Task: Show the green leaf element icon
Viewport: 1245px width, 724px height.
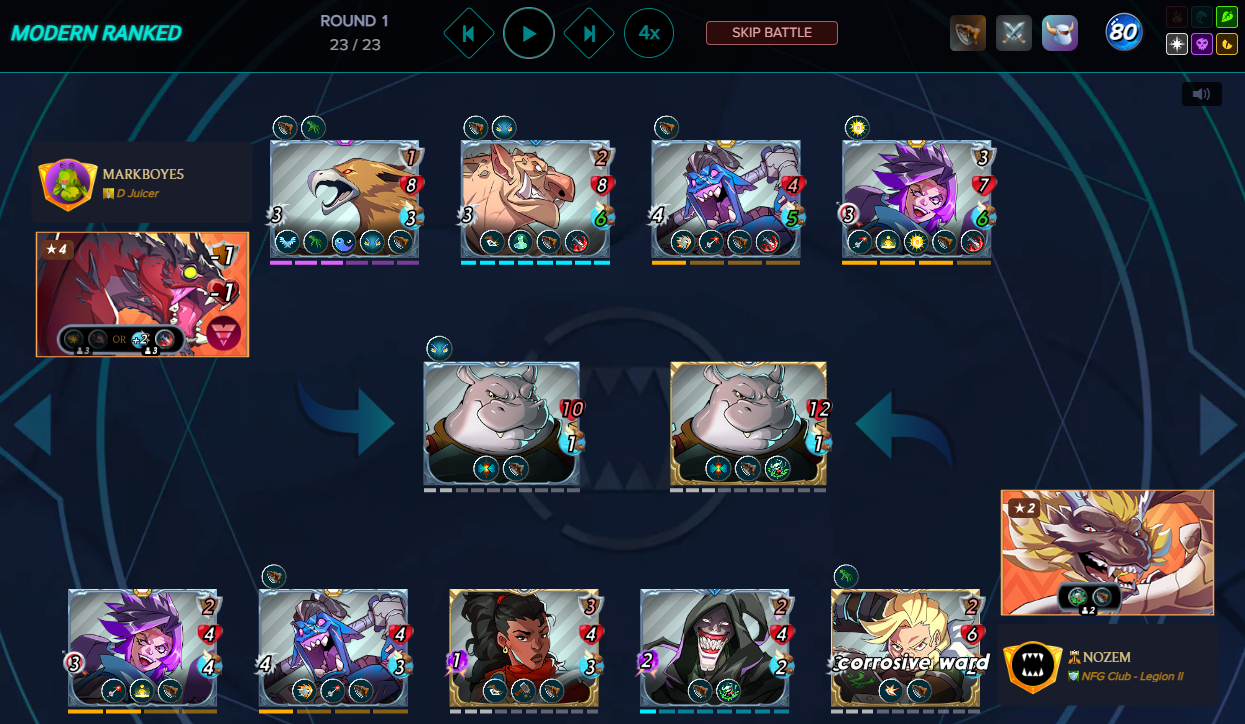Action: tap(1227, 17)
